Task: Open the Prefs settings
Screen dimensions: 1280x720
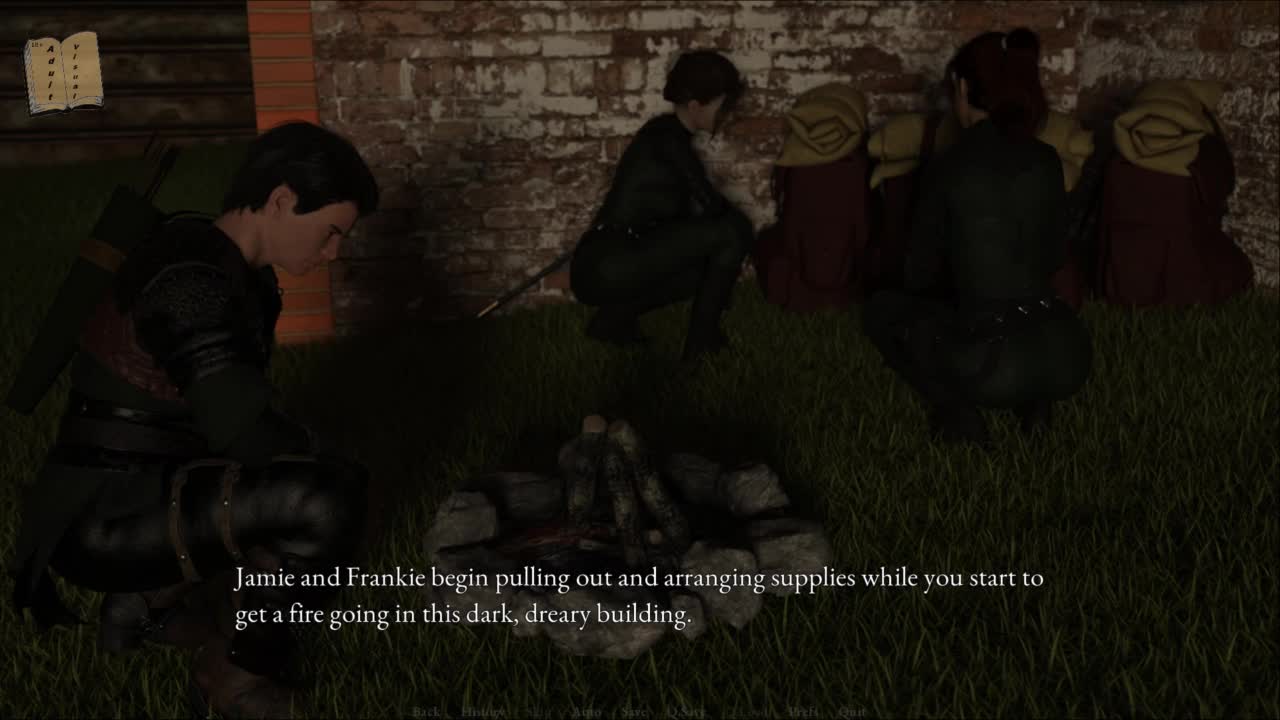Action: [x=803, y=712]
